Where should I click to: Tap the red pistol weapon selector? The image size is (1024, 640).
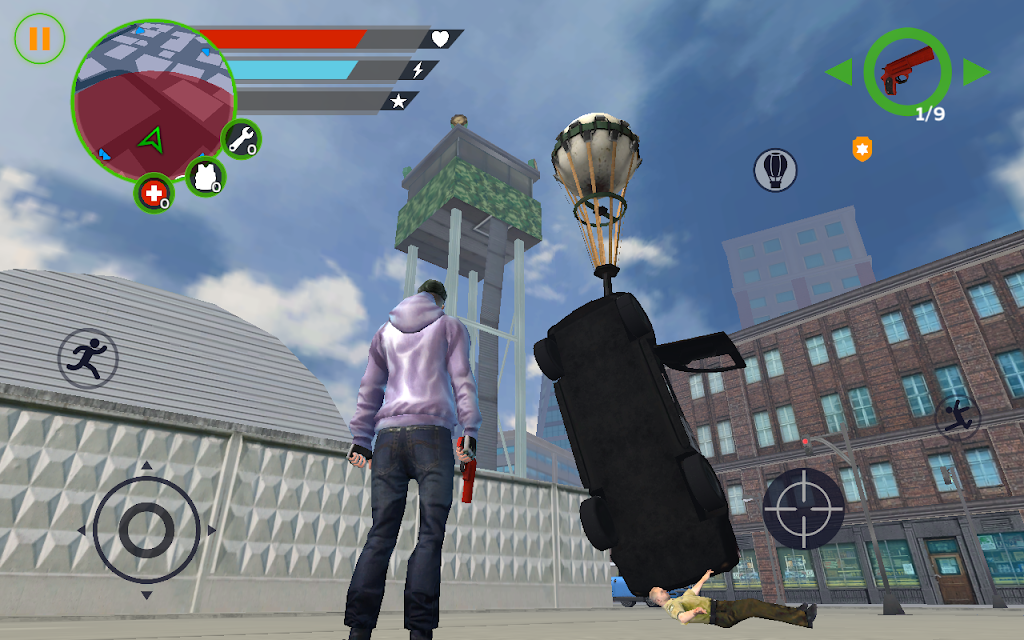pyautogui.click(x=907, y=71)
